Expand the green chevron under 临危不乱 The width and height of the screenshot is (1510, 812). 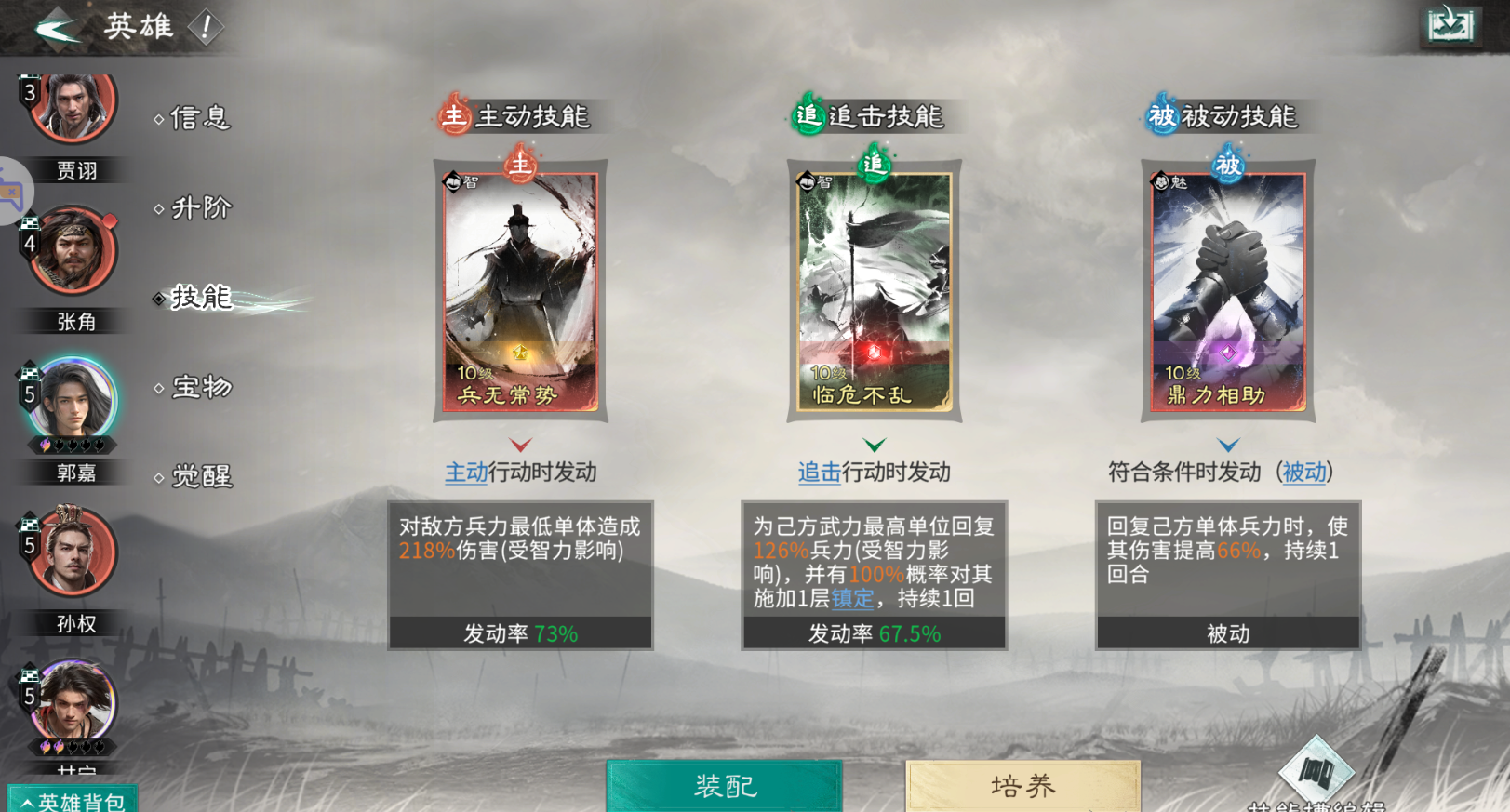(x=873, y=445)
